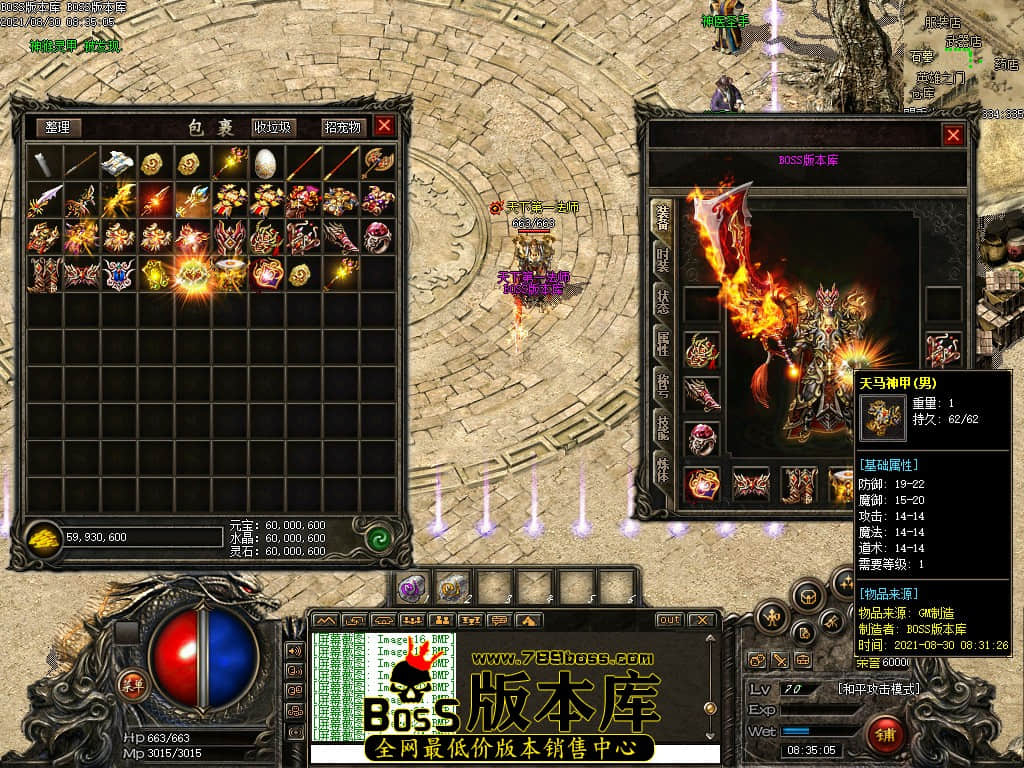Screen dimensions: 1024x768
Task: Click the equipped boots slot on character panel
Action: coord(798,485)
